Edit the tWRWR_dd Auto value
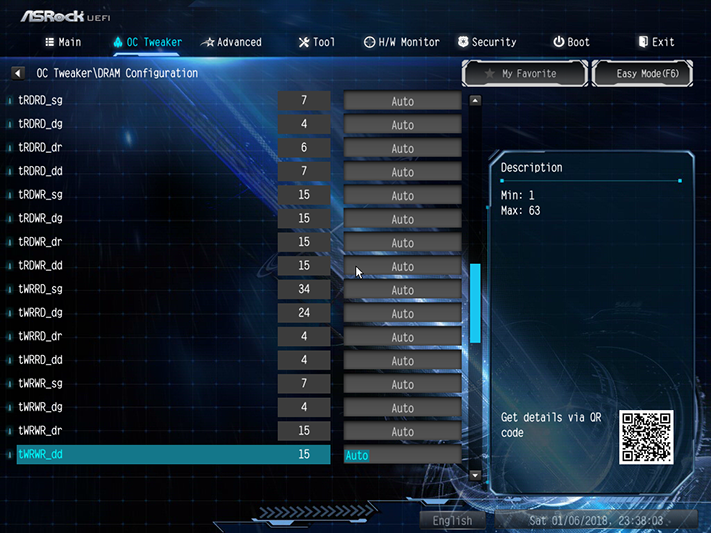711x533 pixels. (x=402, y=455)
